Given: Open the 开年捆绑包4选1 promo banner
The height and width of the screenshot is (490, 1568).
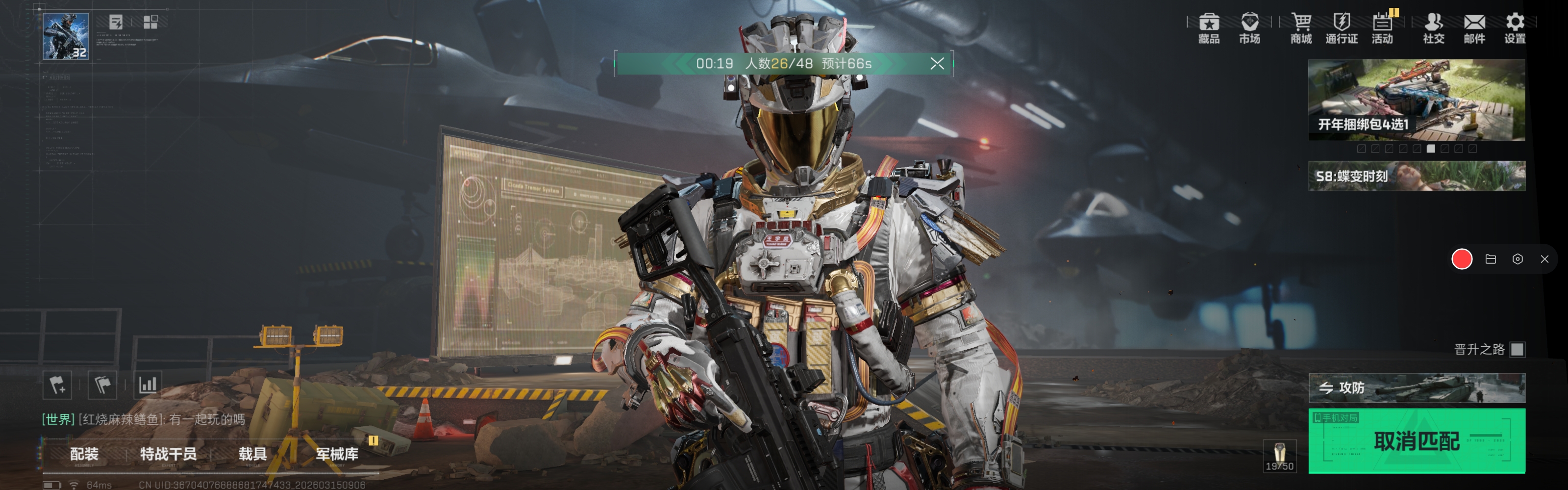Looking at the screenshot, I should point(1416,100).
